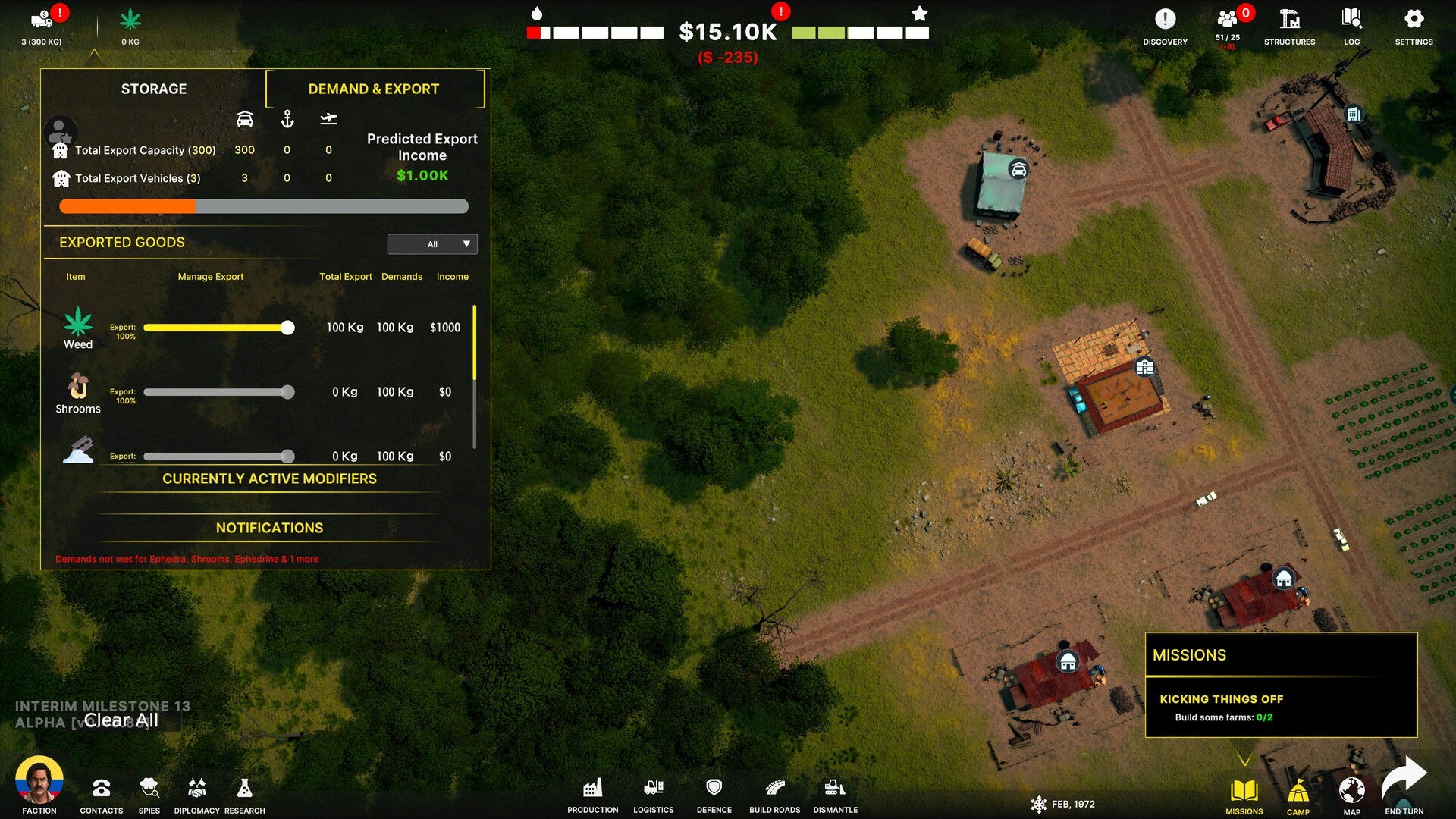Go to the Camp view
Viewport: 1456px width, 819px height.
coord(1298,794)
